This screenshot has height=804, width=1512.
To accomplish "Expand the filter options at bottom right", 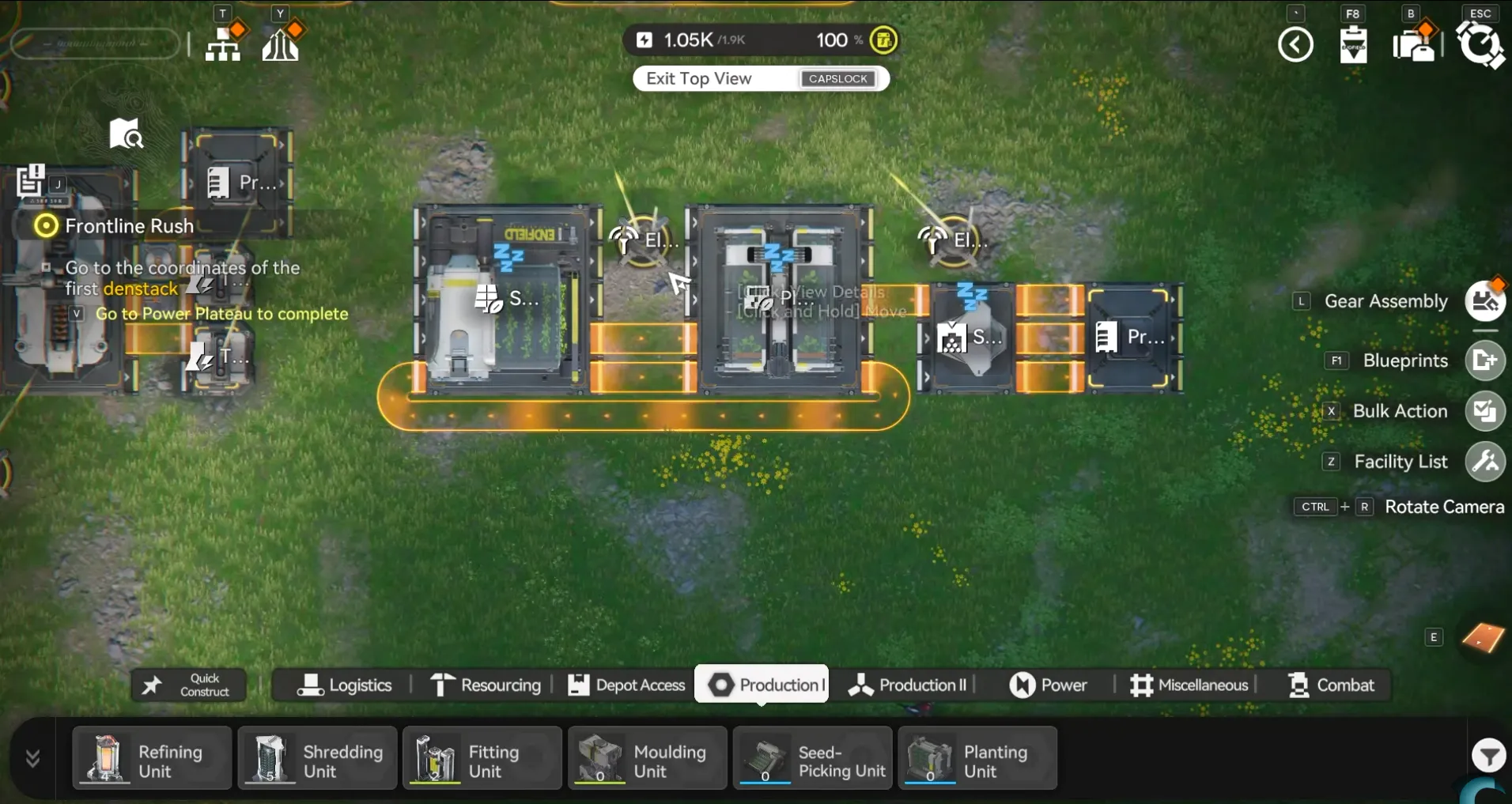I will [x=1488, y=756].
